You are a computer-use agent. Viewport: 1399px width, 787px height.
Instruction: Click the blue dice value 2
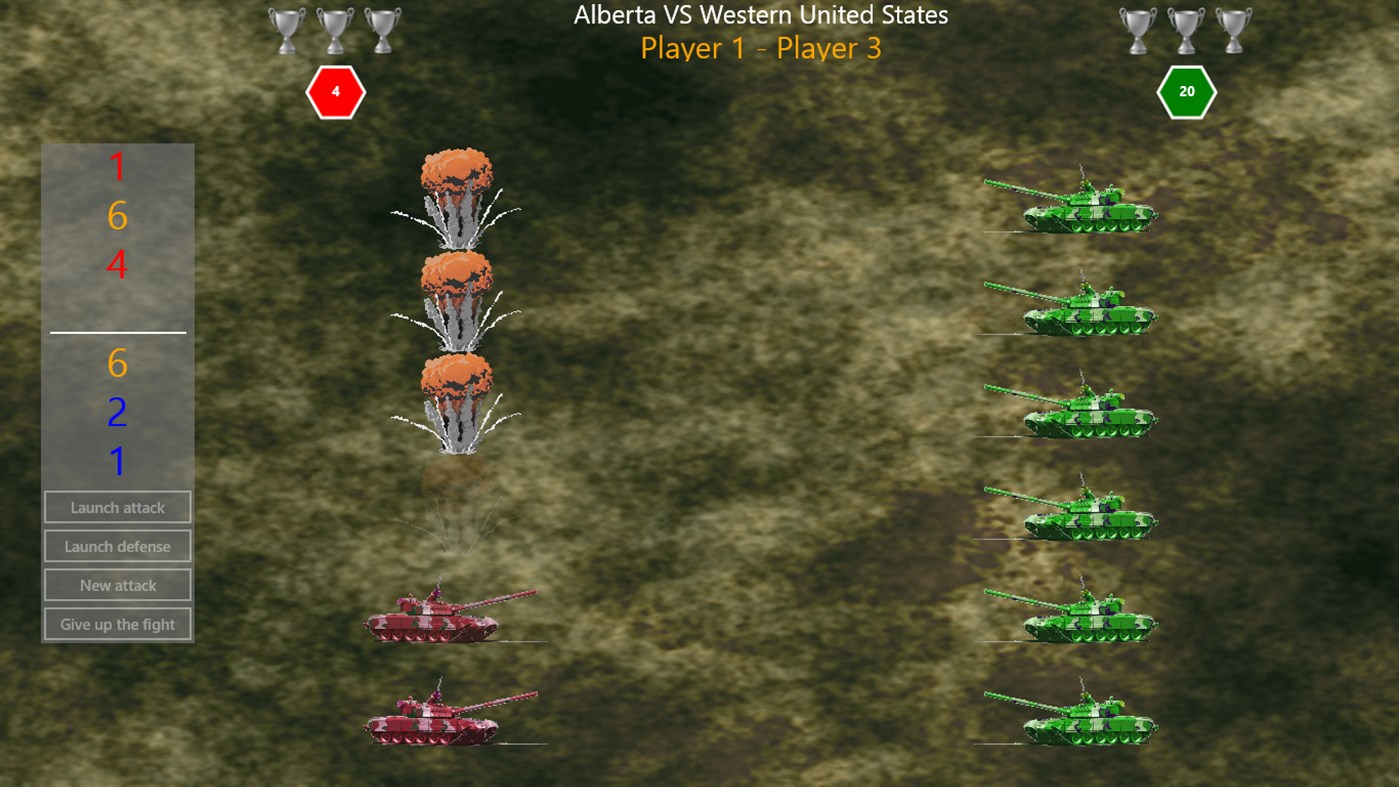116,412
